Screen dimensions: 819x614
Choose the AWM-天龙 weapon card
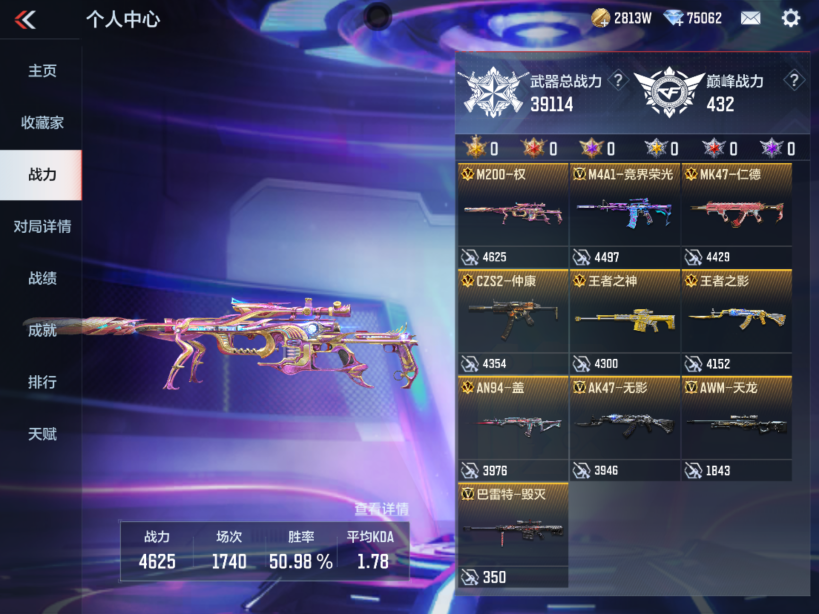click(x=737, y=428)
